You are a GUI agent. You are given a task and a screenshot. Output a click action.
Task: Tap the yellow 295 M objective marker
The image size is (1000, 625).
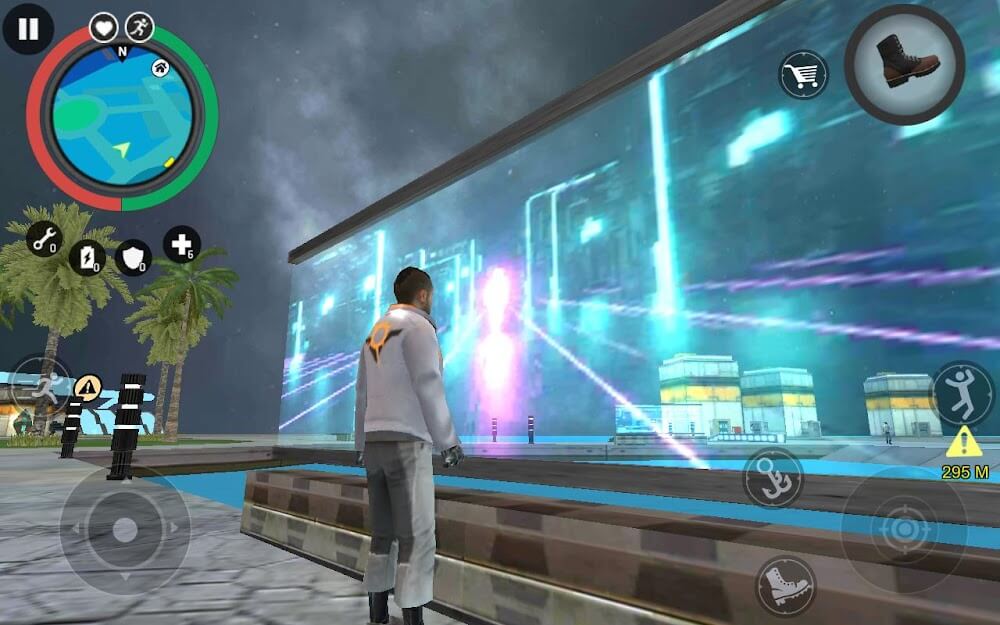(x=964, y=452)
